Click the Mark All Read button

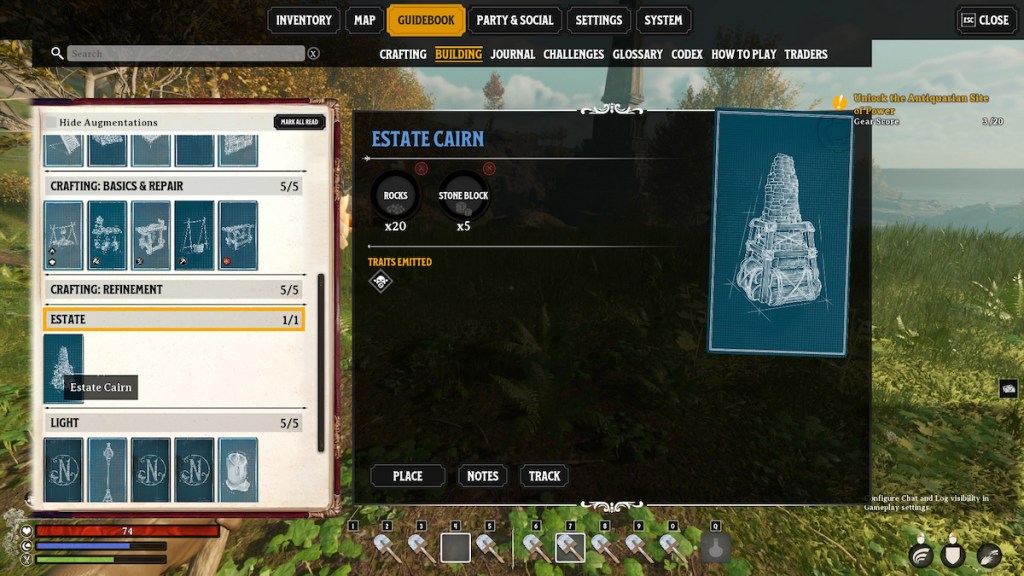tap(299, 122)
